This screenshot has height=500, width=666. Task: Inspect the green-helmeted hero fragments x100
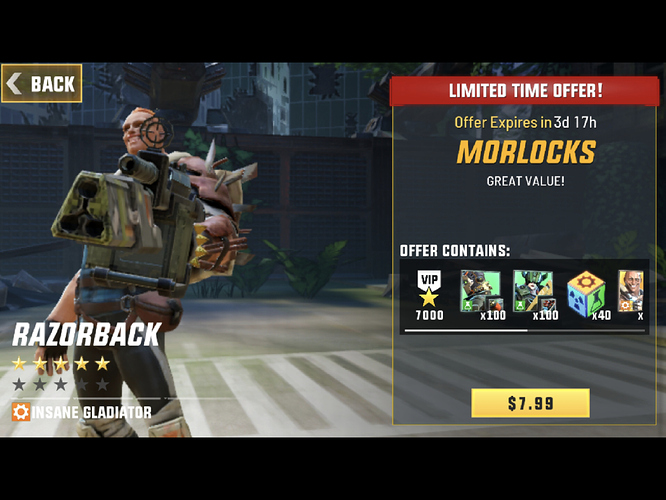coord(533,291)
